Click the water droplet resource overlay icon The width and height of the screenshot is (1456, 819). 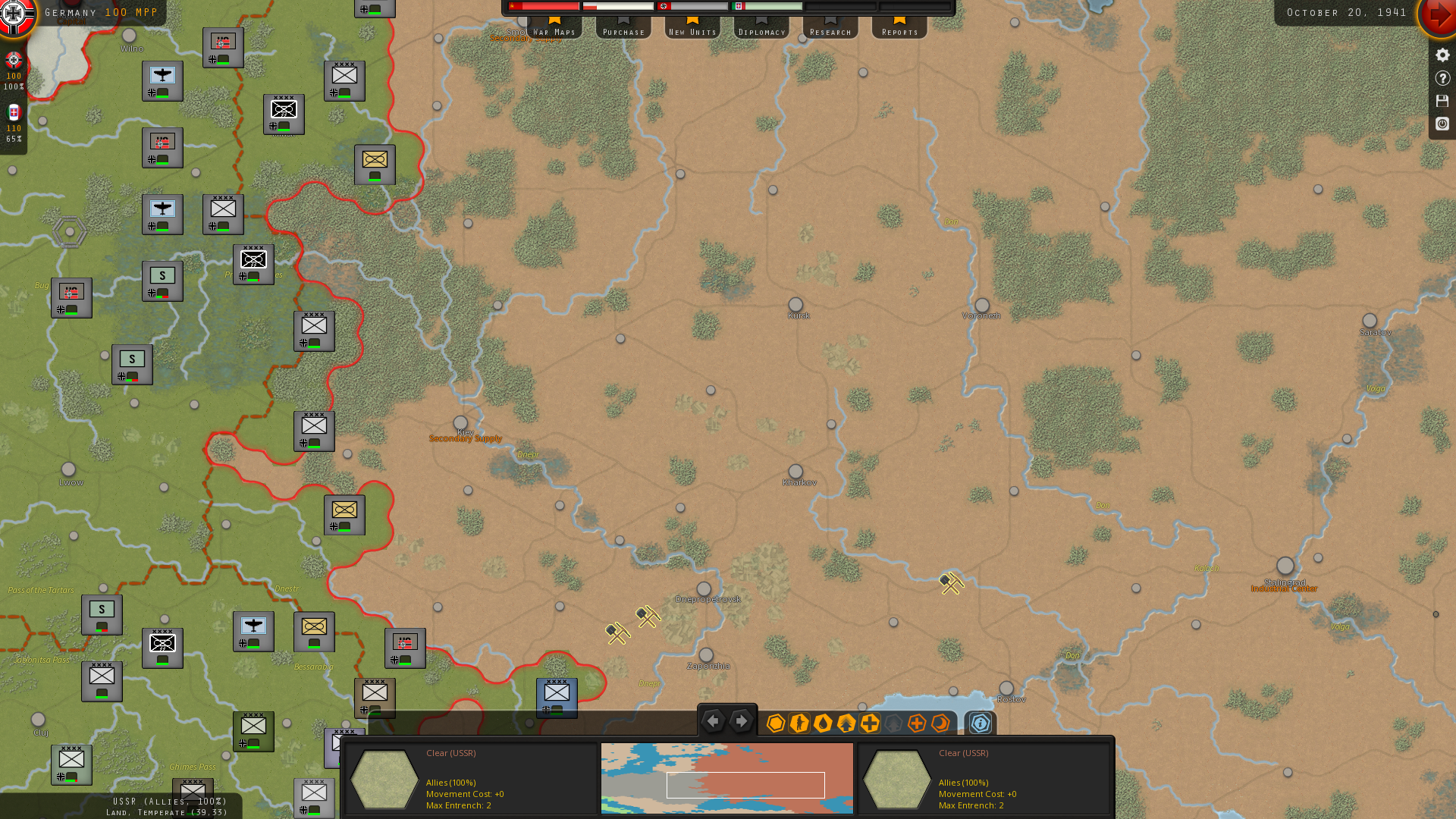click(x=823, y=723)
